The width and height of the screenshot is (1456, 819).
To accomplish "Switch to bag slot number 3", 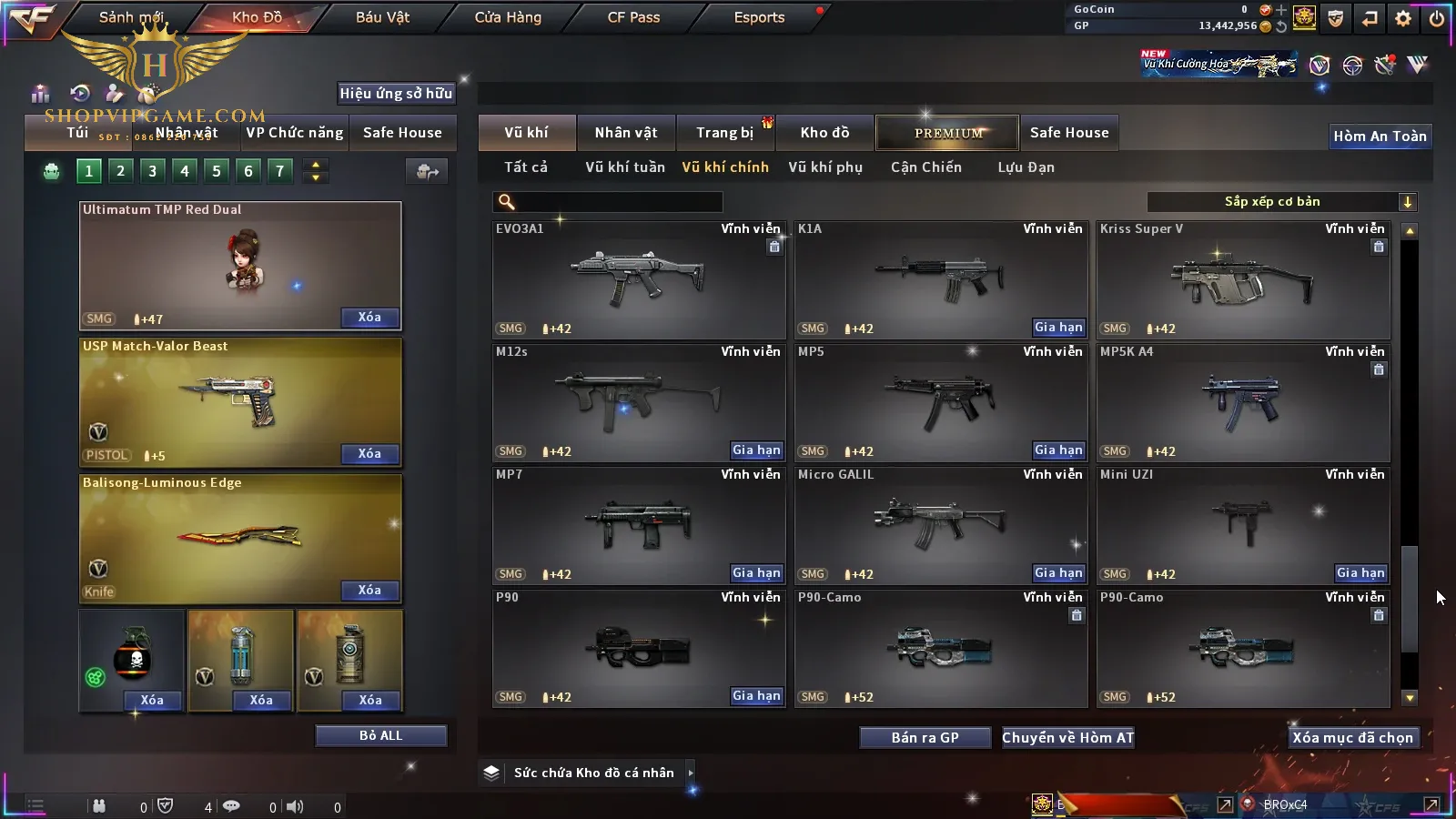I will 152,171.
